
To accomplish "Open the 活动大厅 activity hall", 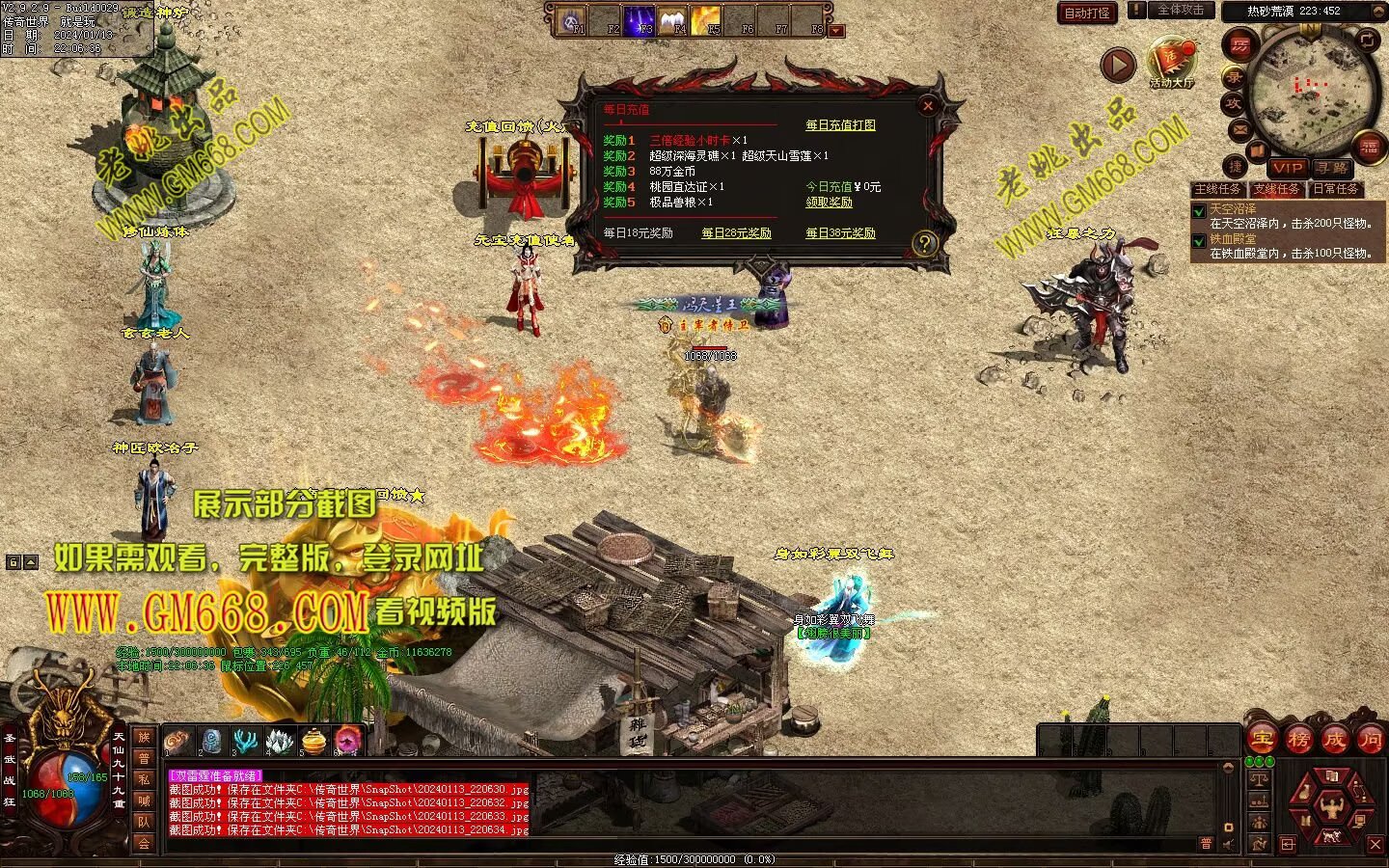I will click(x=1171, y=64).
